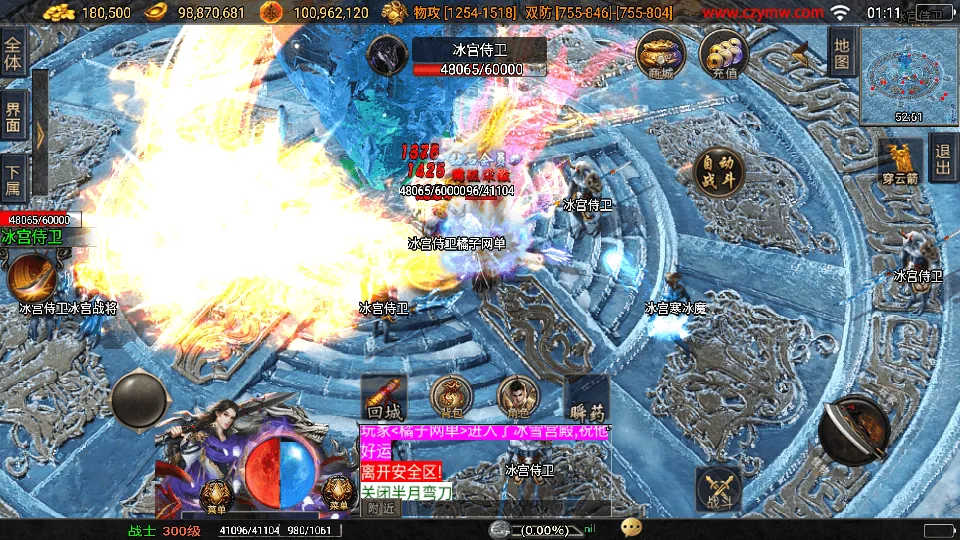Open the 商城 shop

click(x=661, y=55)
